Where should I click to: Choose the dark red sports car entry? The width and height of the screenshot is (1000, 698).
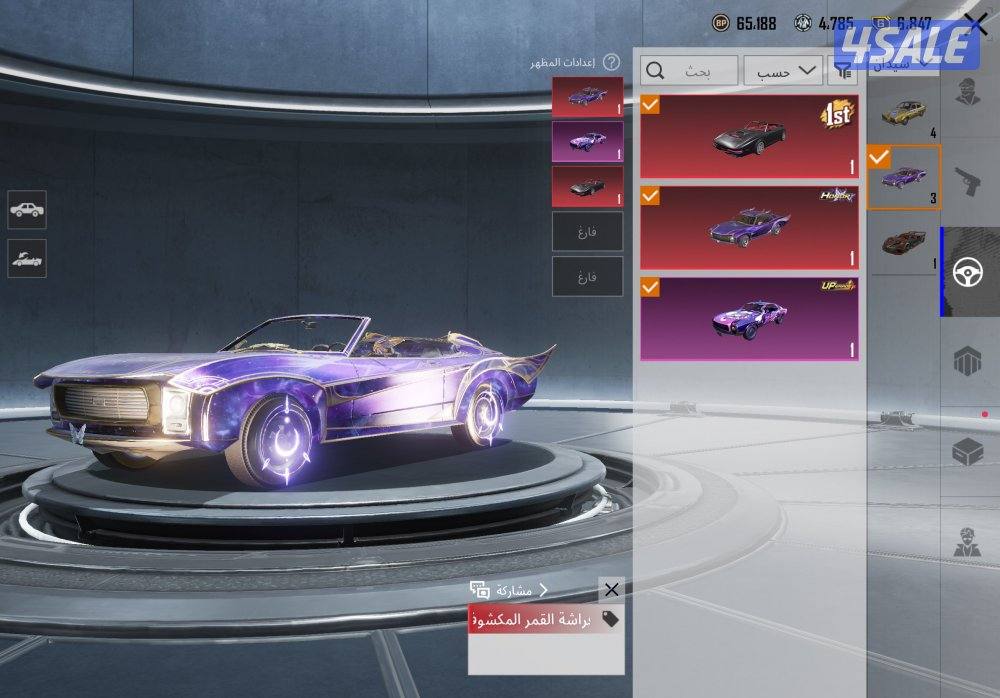coord(904,244)
